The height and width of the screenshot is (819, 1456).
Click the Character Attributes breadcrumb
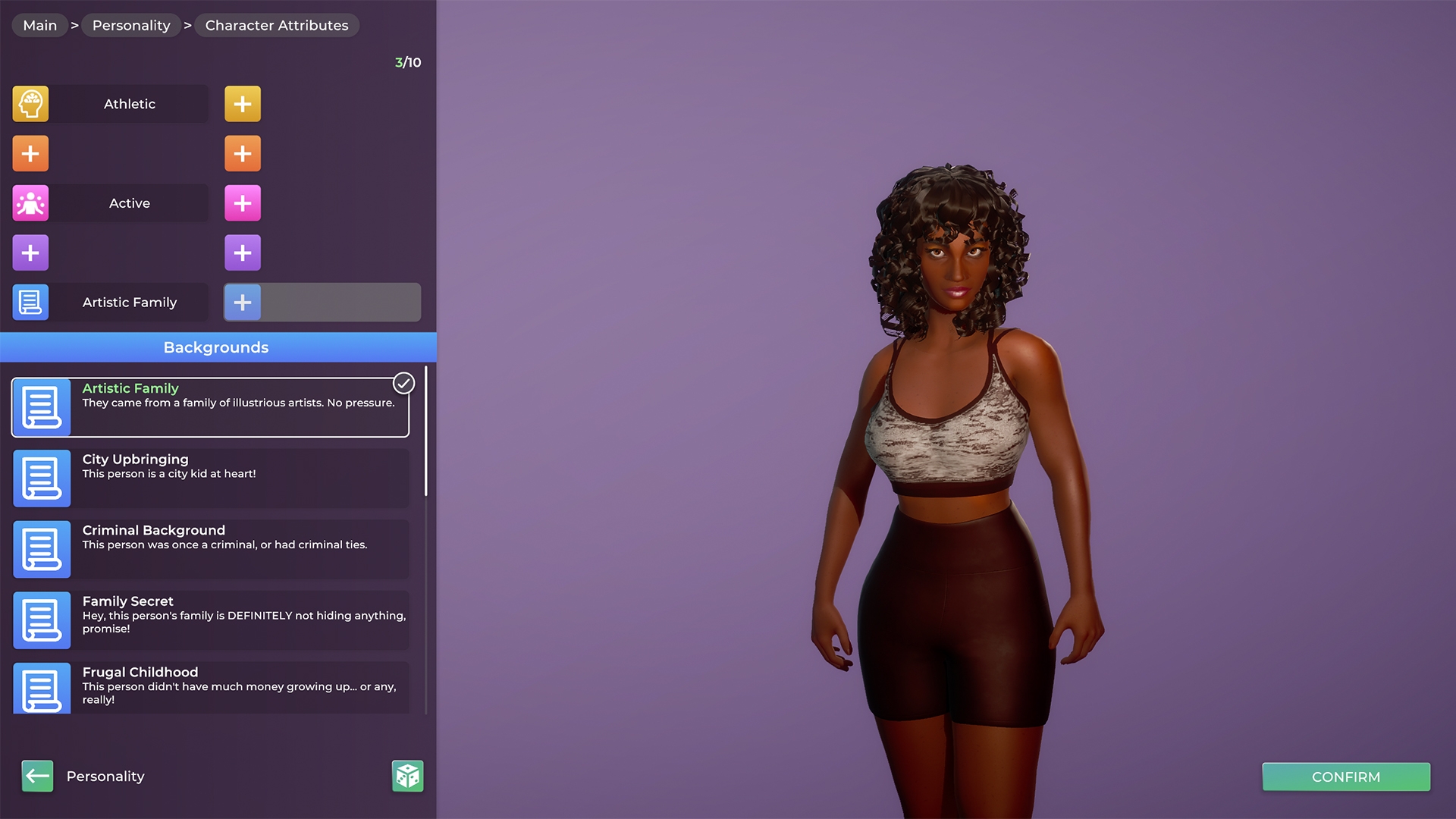click(277, 25)
